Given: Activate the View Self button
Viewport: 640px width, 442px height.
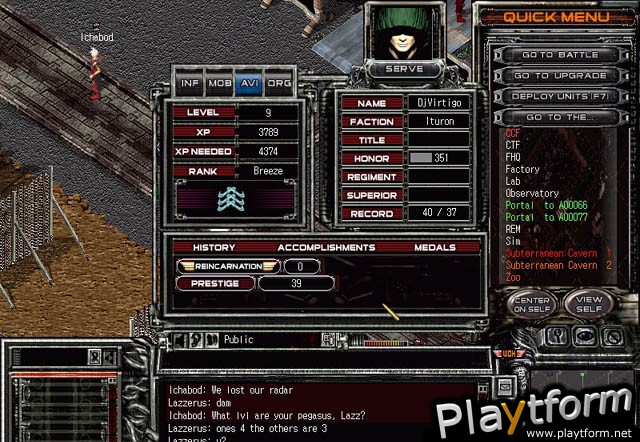Looking at the screenshot, I should point(588,303).
